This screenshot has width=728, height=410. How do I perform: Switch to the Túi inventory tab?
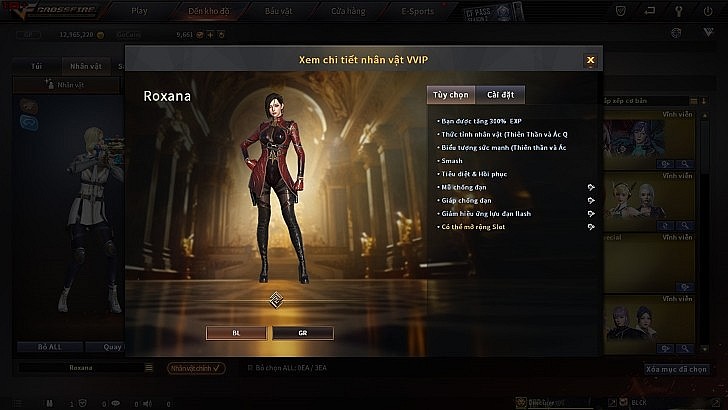click(37, 65)
